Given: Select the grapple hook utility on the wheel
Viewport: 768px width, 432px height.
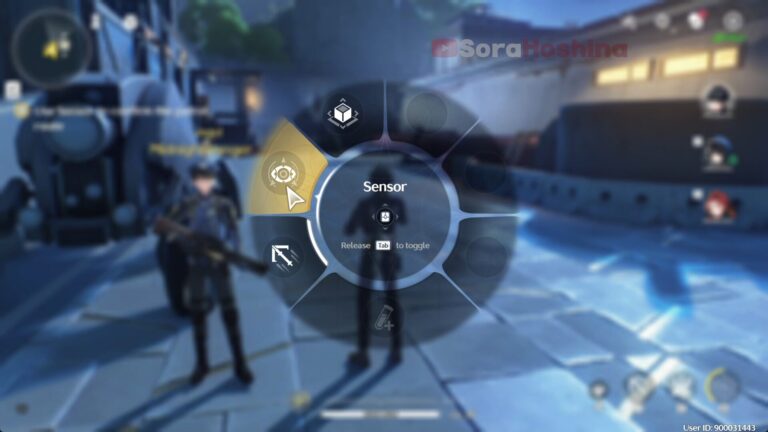Looking at the screenshot, I should (x=282, y=258).
